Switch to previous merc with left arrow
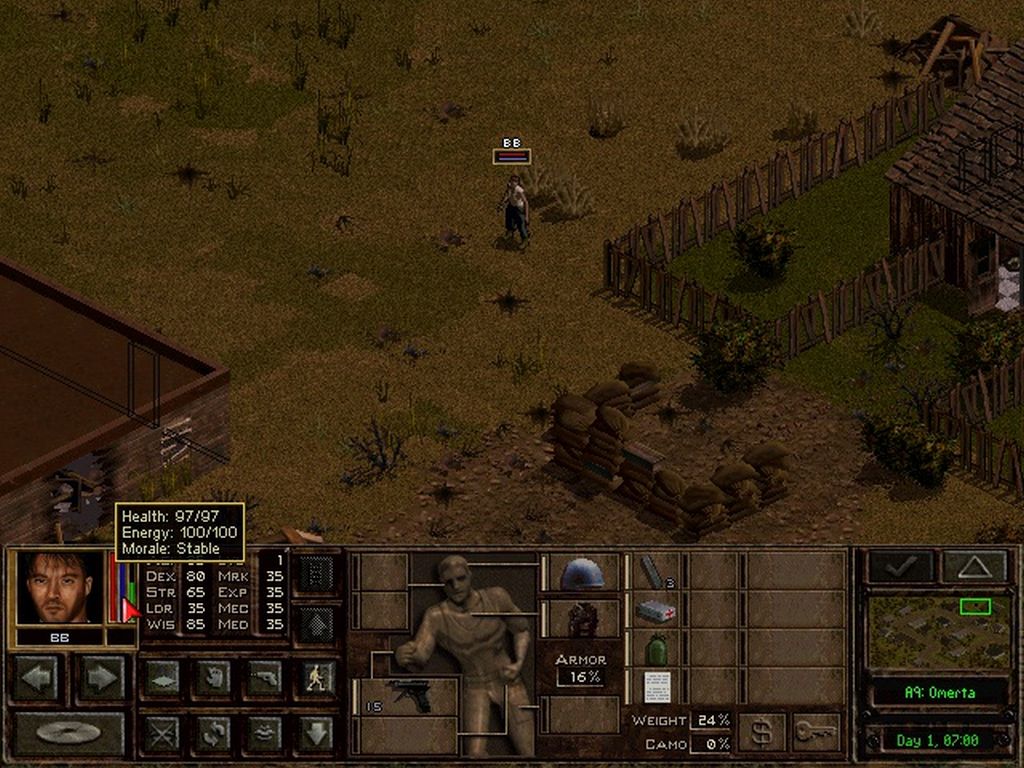Image resolution: width=1024 pixels, height=768 pixels. (39, 678)
